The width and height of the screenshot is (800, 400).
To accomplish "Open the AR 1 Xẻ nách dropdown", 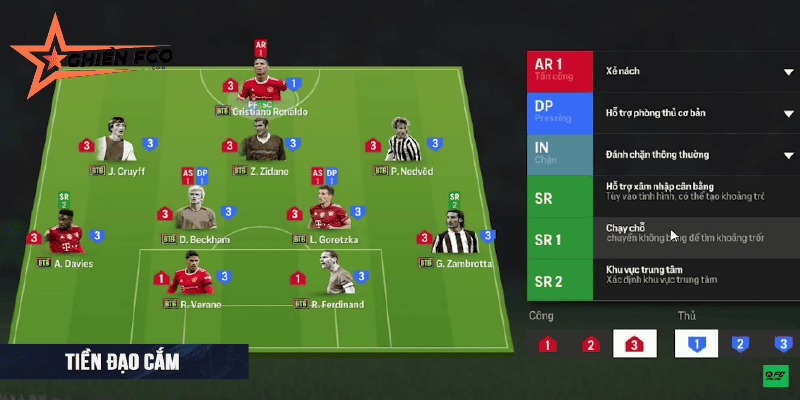I will pos(787,72).
